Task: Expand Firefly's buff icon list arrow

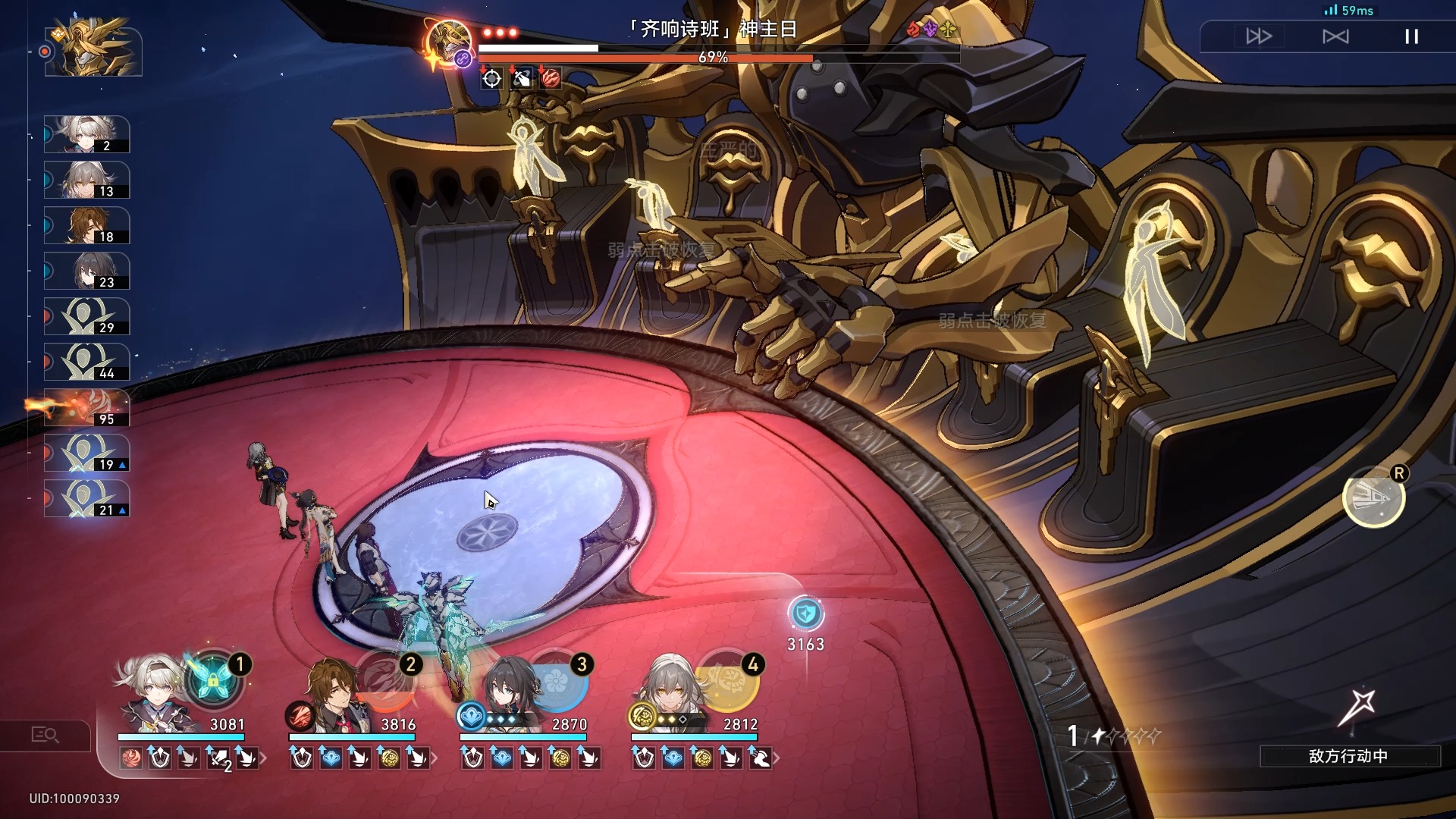Action: point(263,758)
